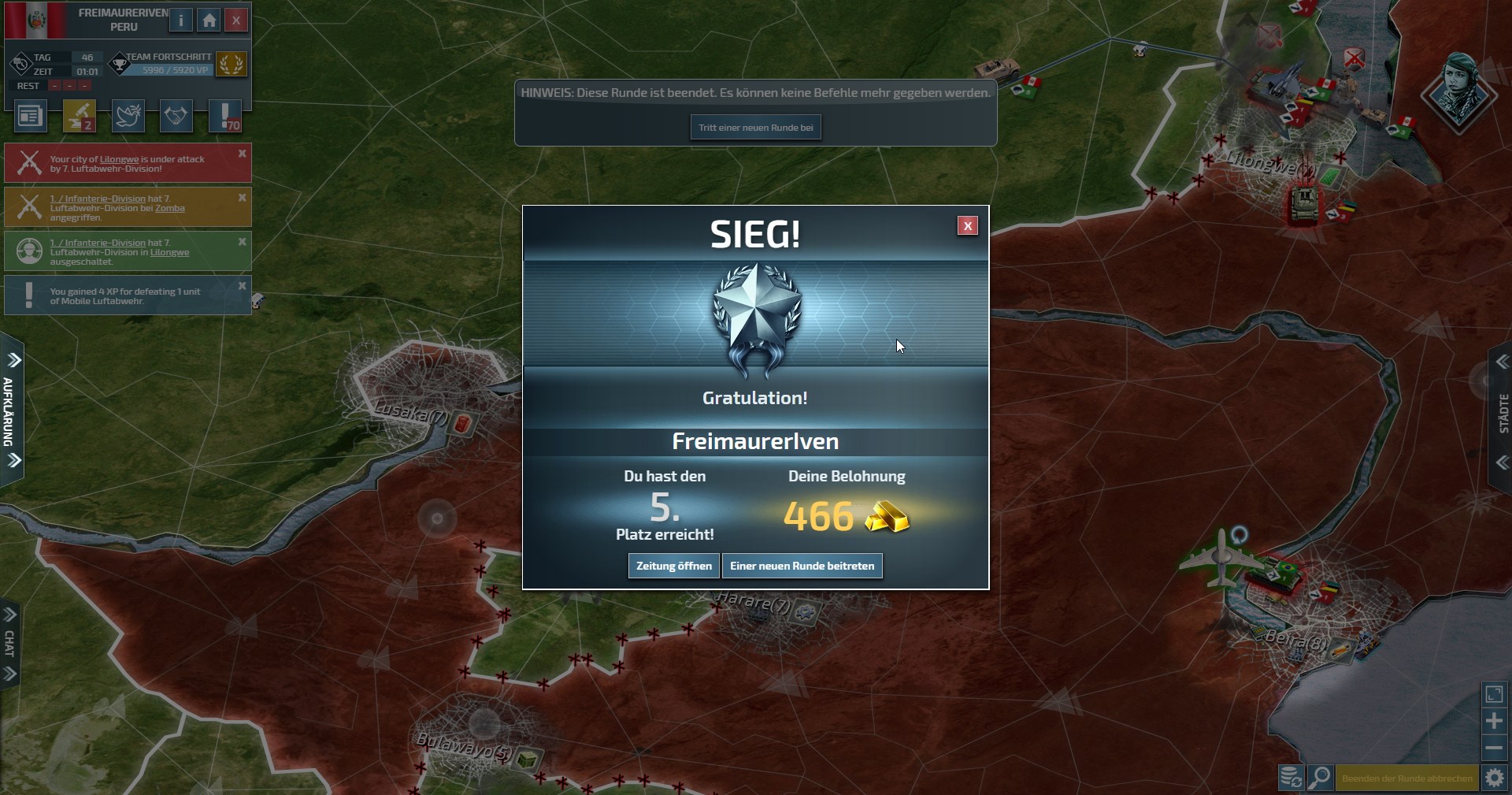Viewport: 1512px width, 795px height.
Task: Choose Einer neuen Runde beitreten
Action: tap(802, 566)
